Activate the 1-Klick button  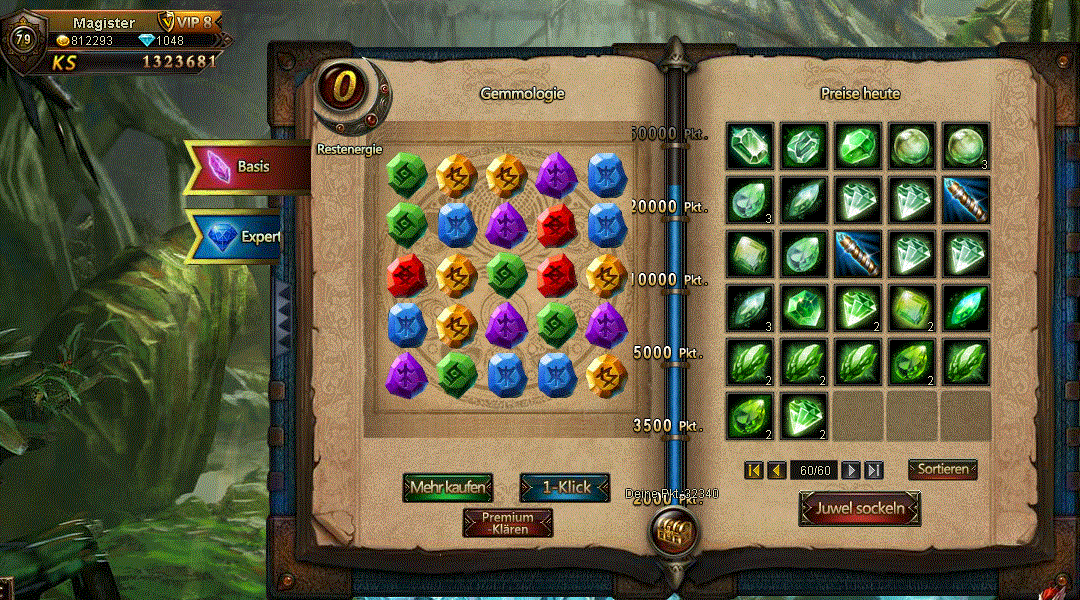click(x=565, y=487)
